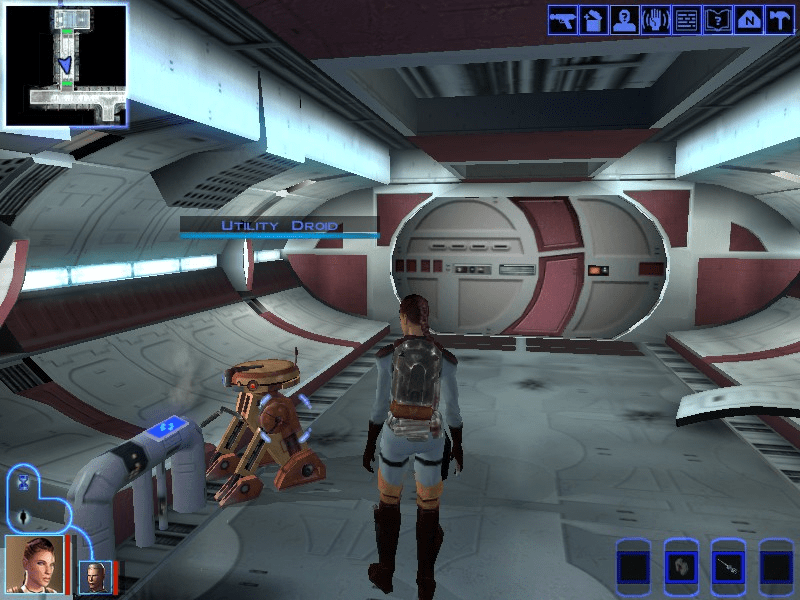Screen dimensions: 800x600
Task: Open the Equipment screen blaster icon
Action: [x=563, y=20]
